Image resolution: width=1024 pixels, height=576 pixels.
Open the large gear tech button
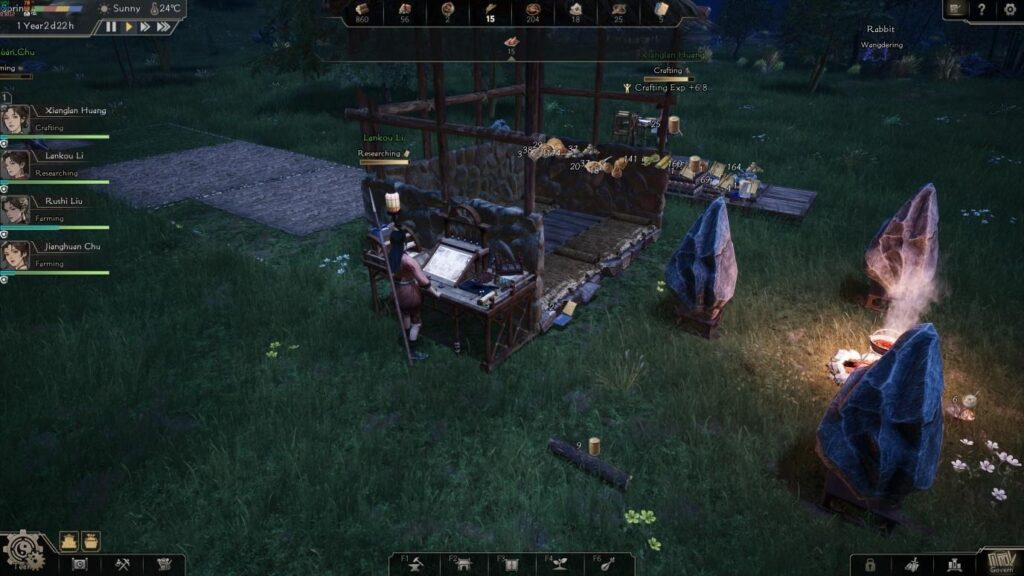coord(22,552)
